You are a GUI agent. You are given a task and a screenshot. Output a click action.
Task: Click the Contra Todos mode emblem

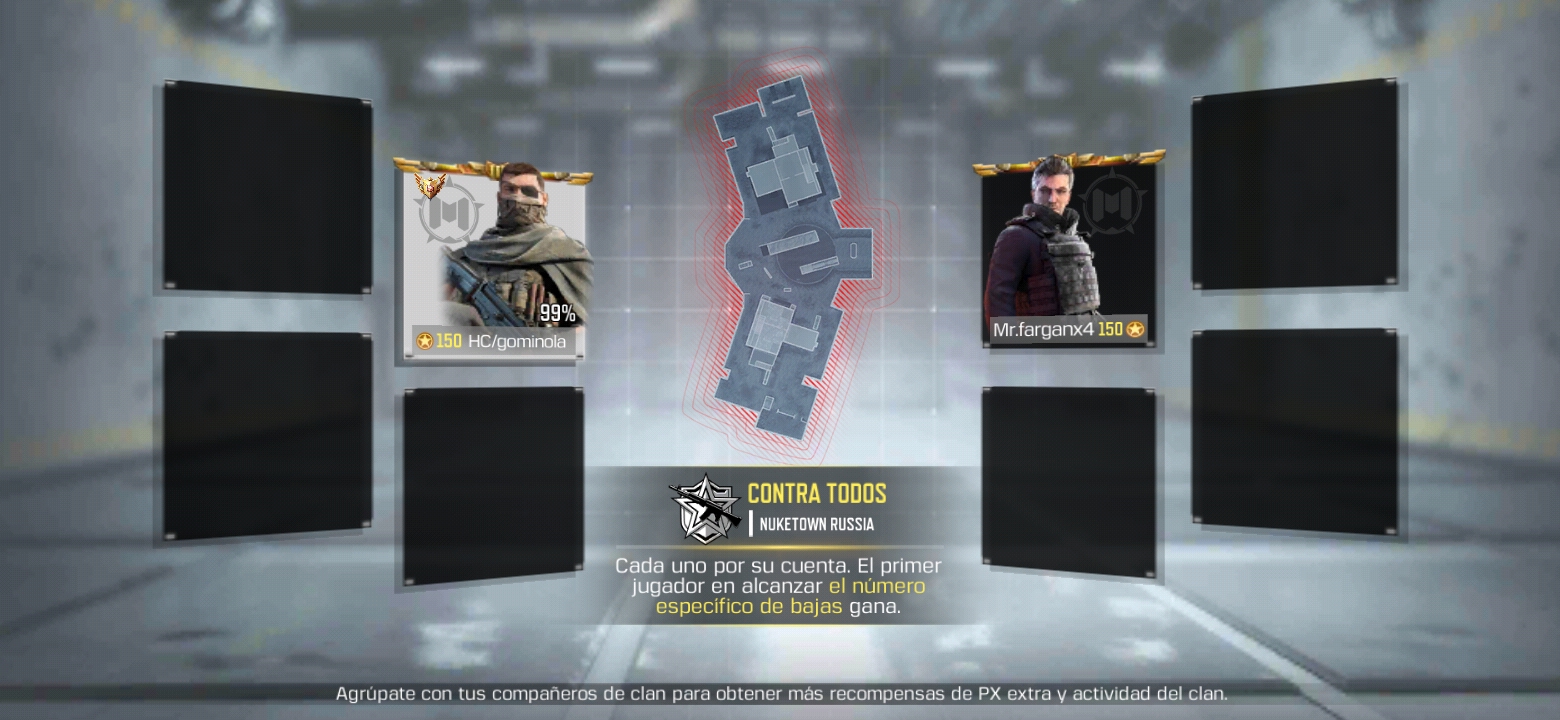(704, 507)
